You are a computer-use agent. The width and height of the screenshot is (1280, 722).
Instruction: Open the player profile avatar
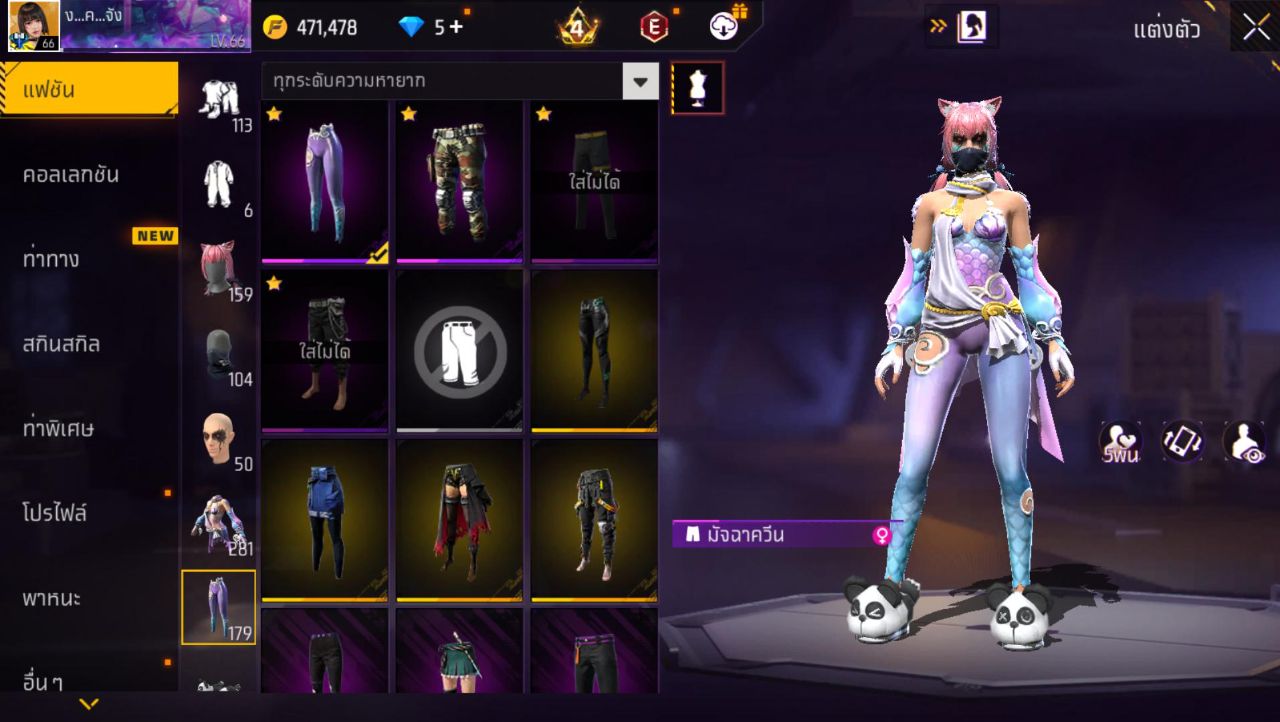[x=34, y=26]
